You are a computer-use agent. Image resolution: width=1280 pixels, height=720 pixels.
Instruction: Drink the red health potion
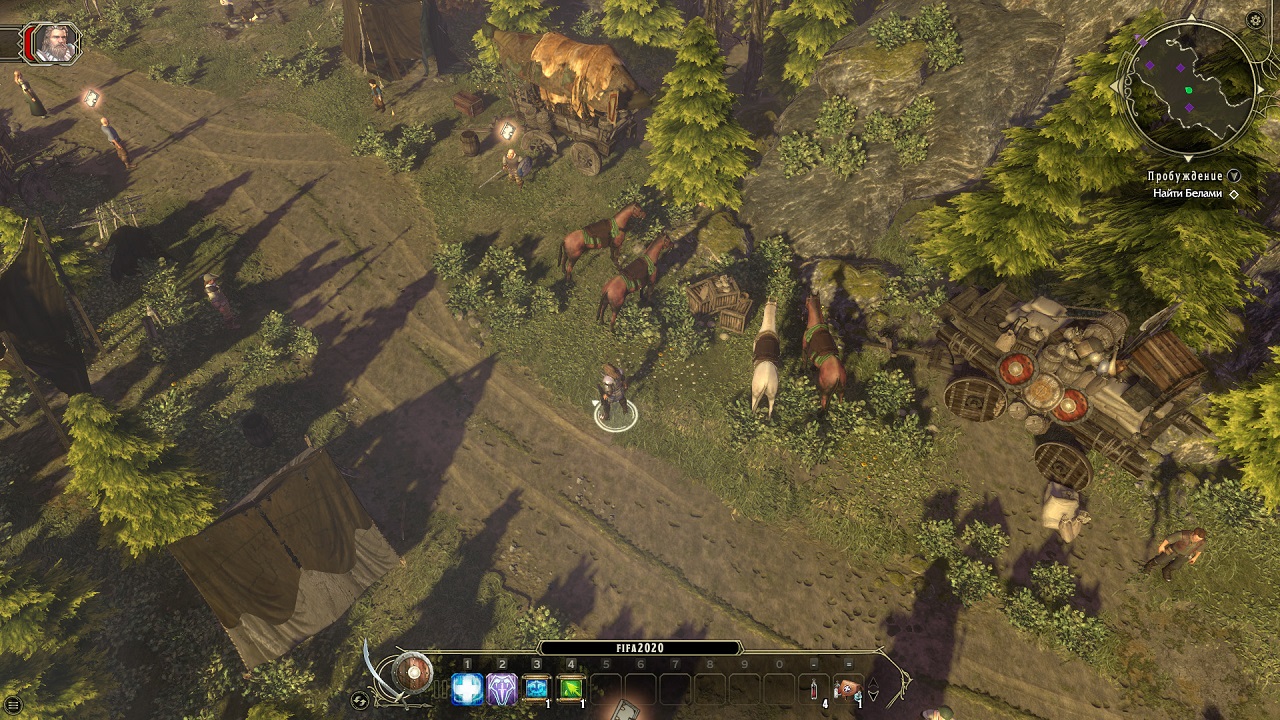[814, 688]
